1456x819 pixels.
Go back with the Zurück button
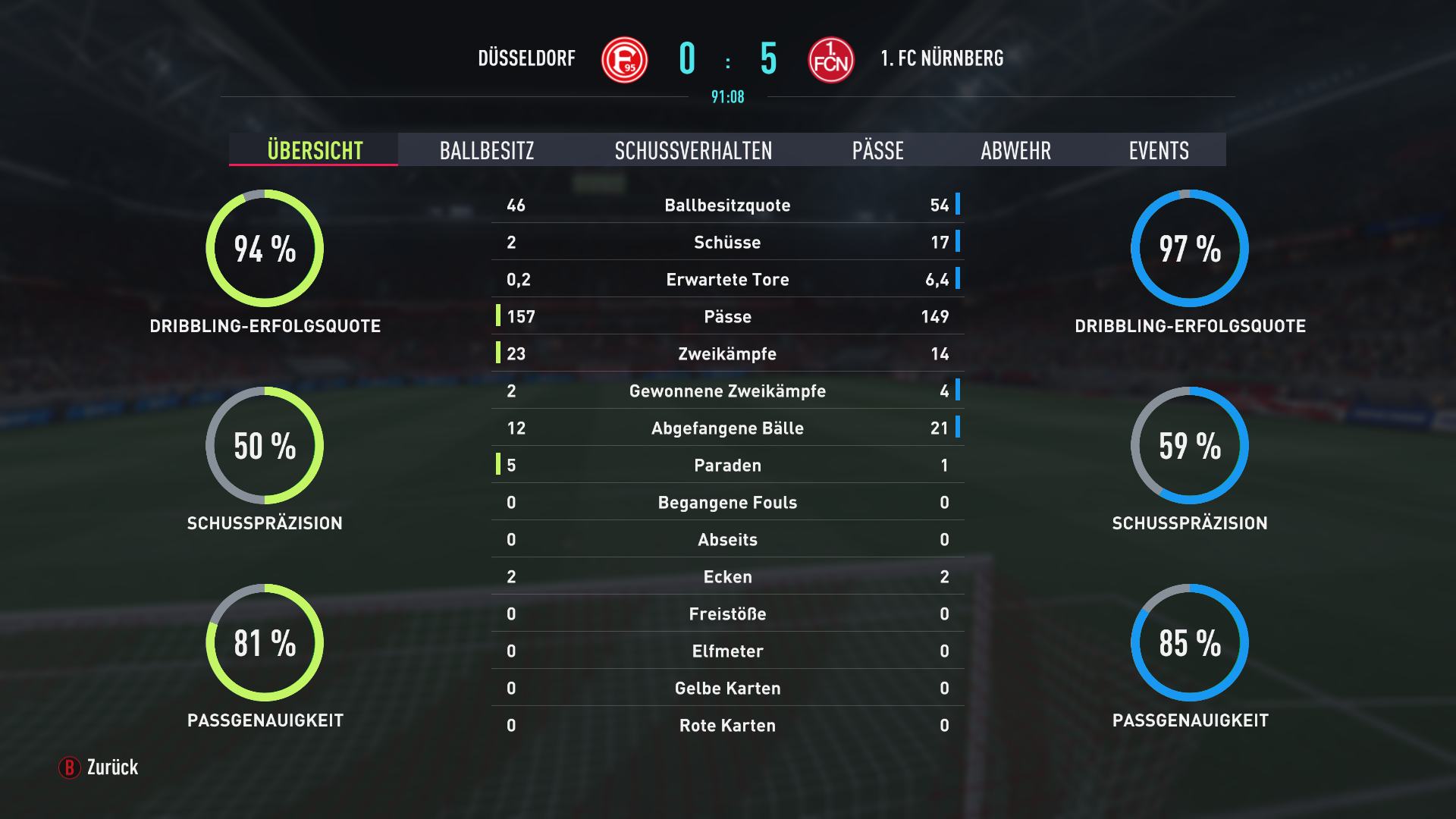[99, 767]
